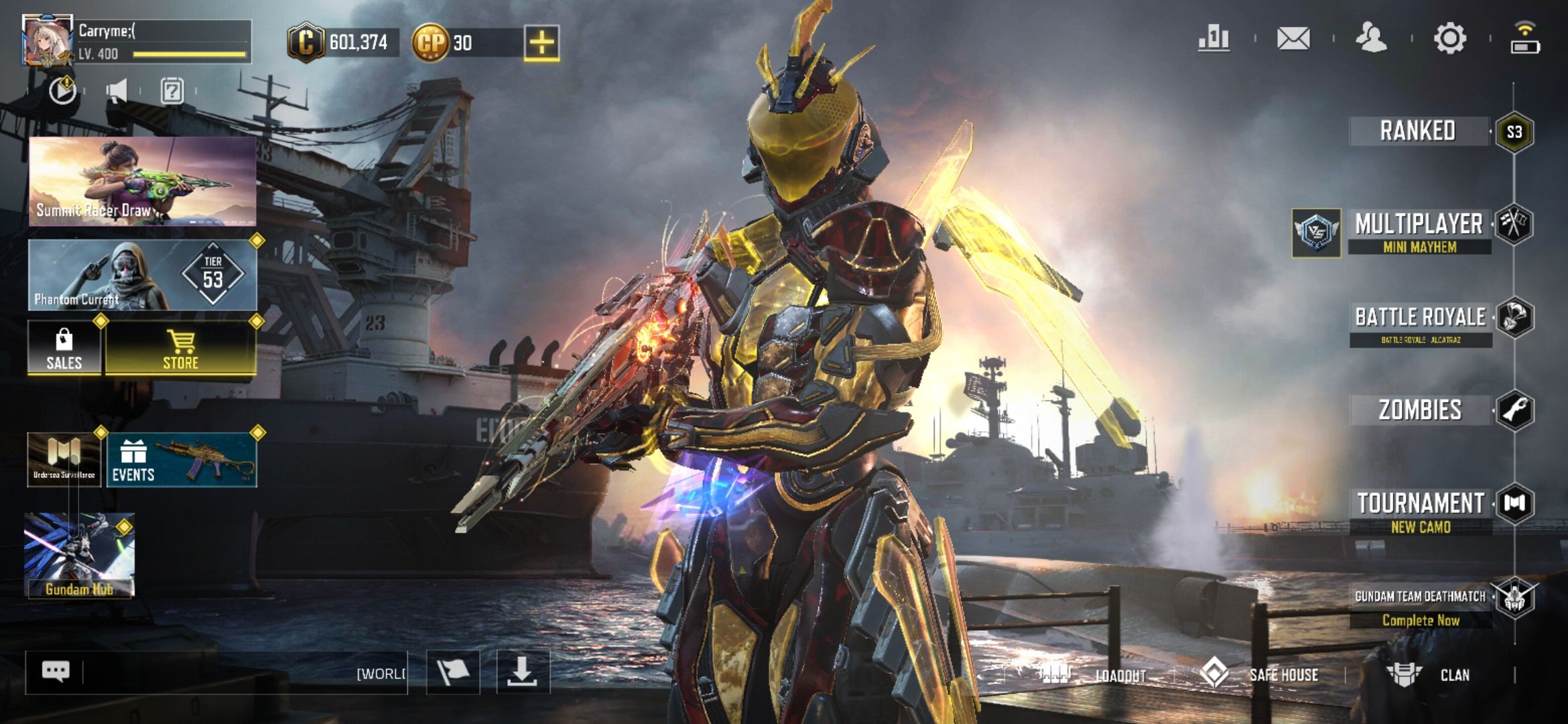
Task: Open the friends list icon
Action: pyautogui.click(x=1371, y=39)
